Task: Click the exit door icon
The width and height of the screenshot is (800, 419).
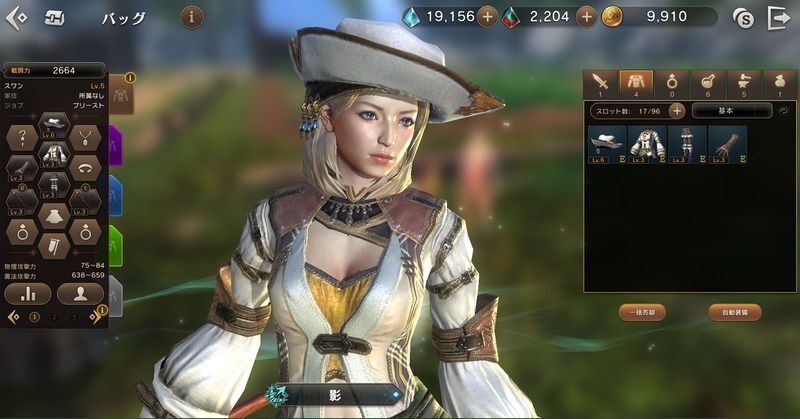Action: [x=778, y=17]
